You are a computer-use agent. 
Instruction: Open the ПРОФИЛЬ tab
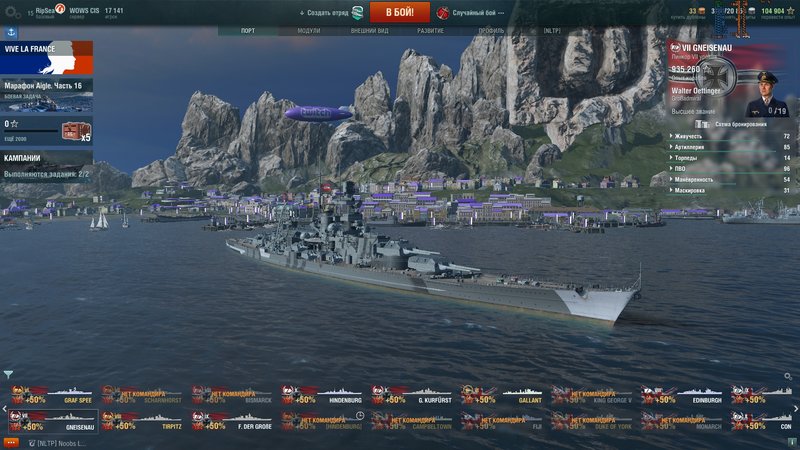pos(491,31)
